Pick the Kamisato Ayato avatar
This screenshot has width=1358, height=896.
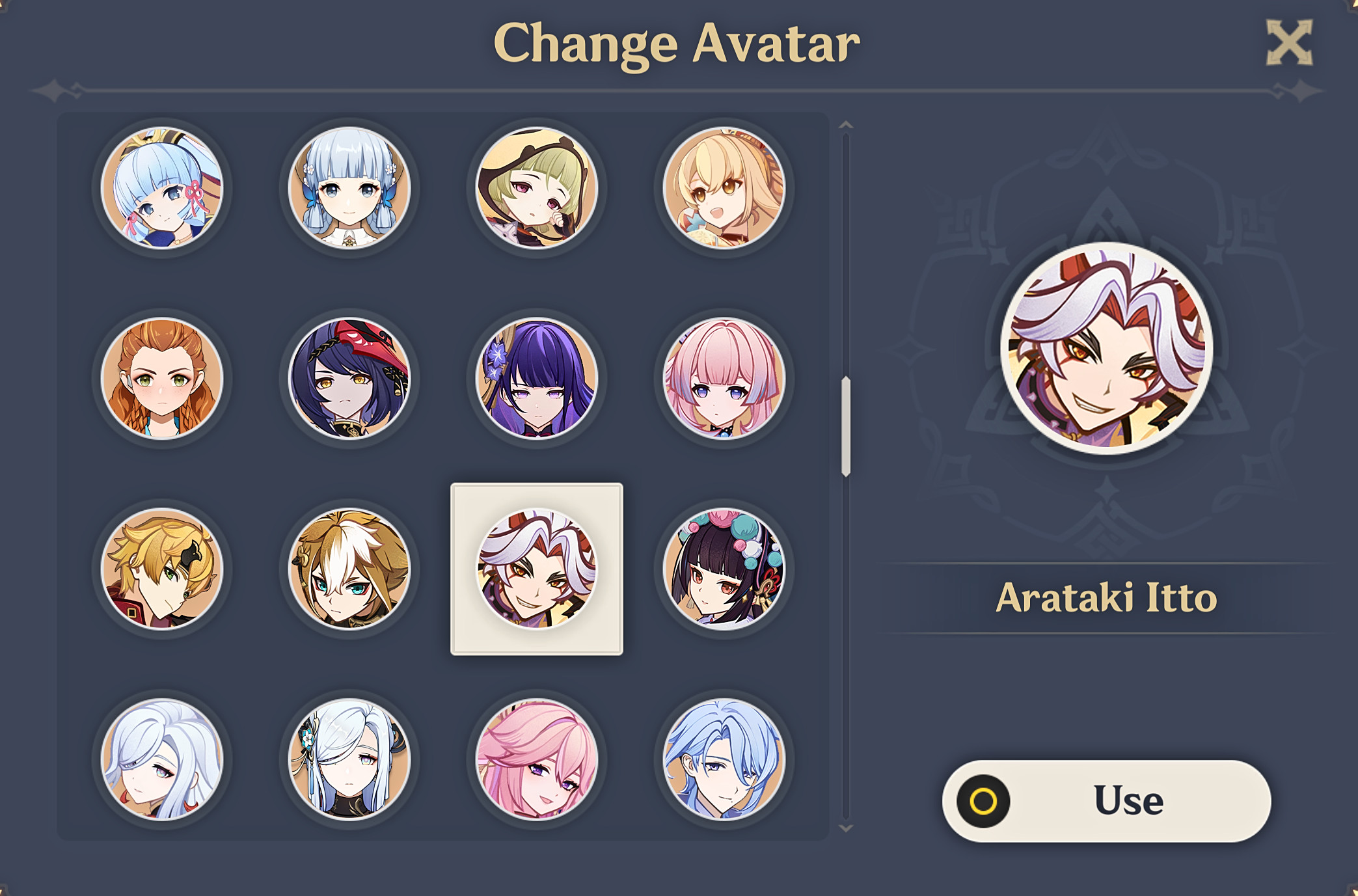[725, 758]
